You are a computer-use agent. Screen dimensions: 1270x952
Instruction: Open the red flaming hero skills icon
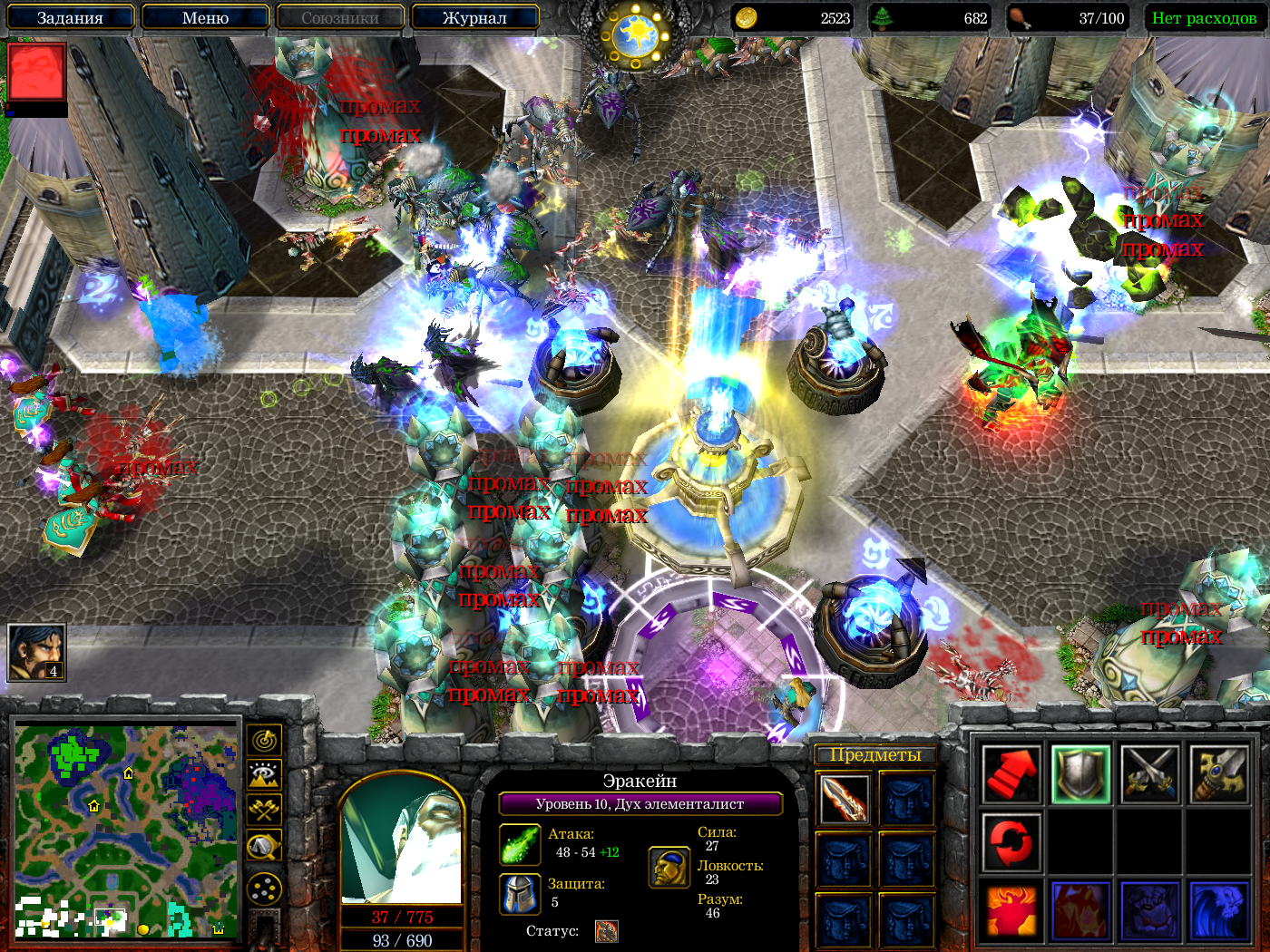[1011, 910]
